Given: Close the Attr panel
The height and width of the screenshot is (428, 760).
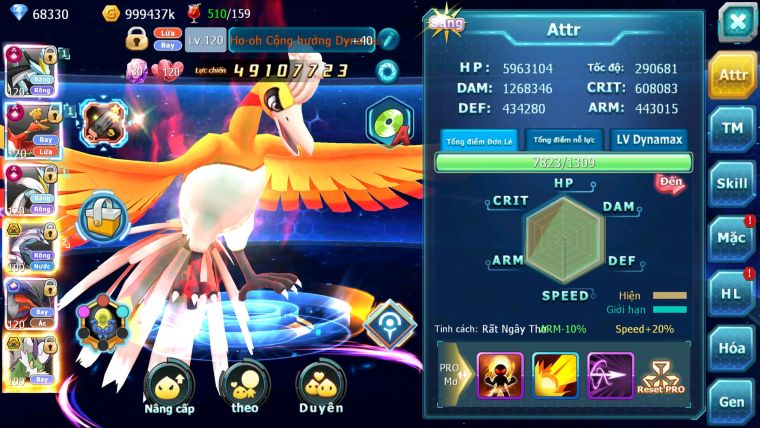Looking at the screenshot, I should pyautogui.click(x=735, y=21).
